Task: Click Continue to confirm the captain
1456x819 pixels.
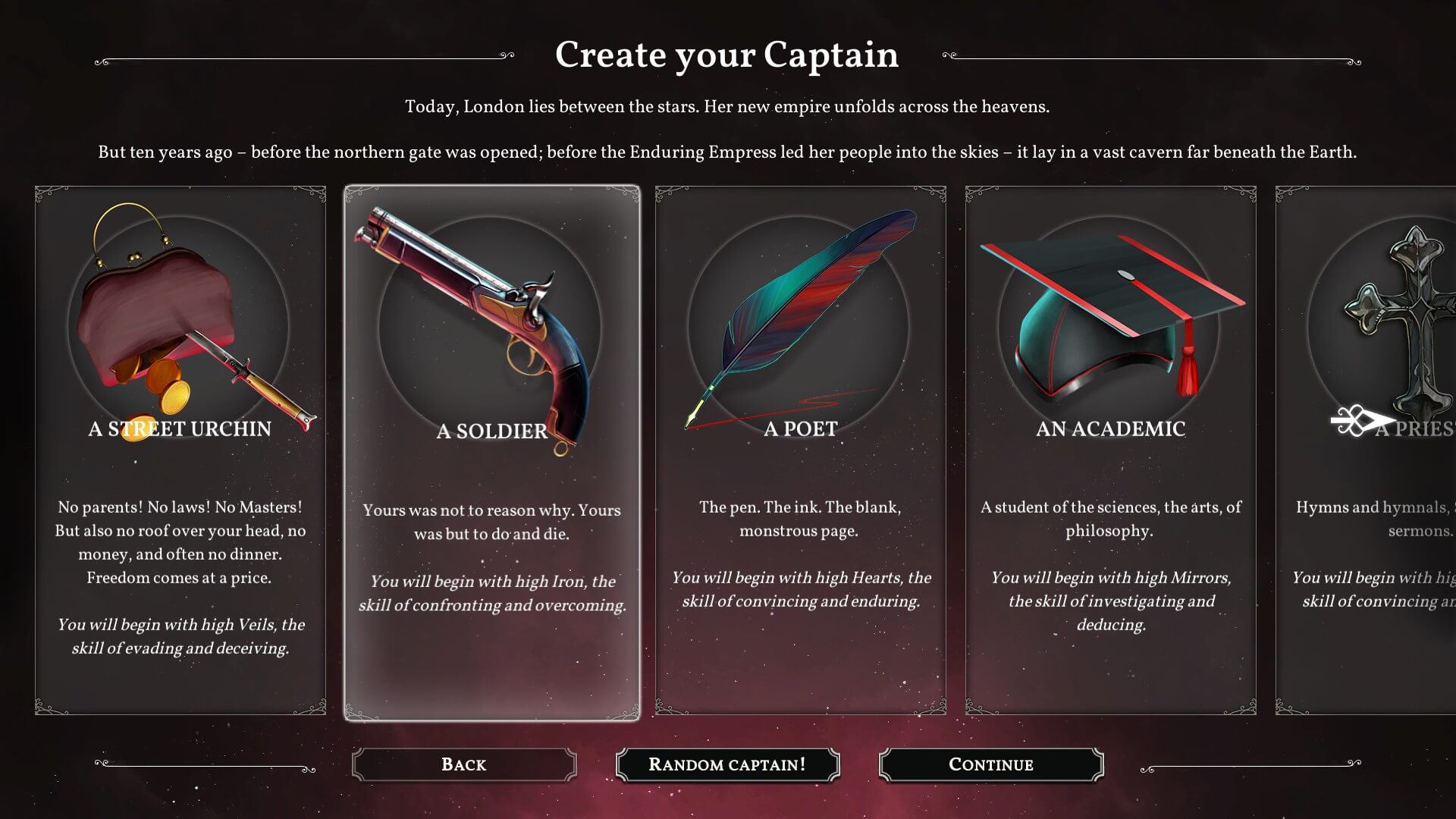Action: click(x=990, y=764)
